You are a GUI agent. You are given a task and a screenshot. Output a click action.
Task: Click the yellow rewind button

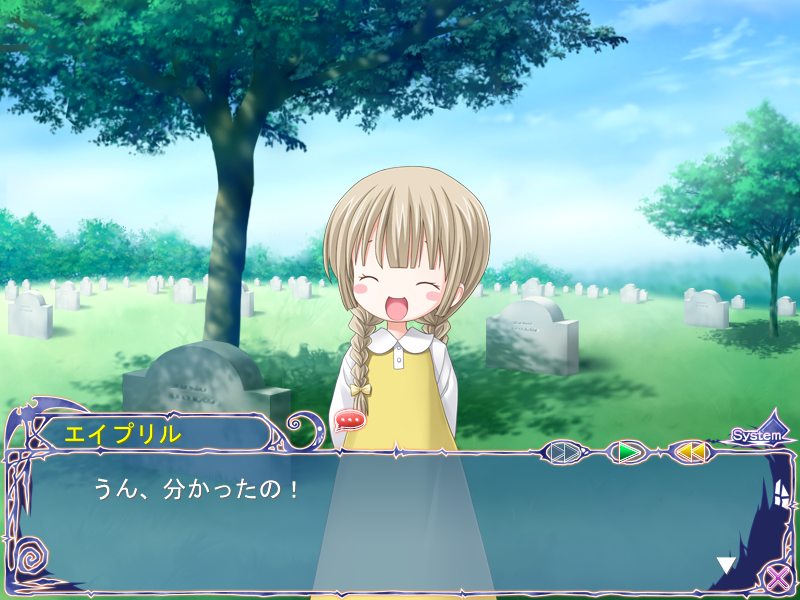pyautogui.click(x=690, y=452)
